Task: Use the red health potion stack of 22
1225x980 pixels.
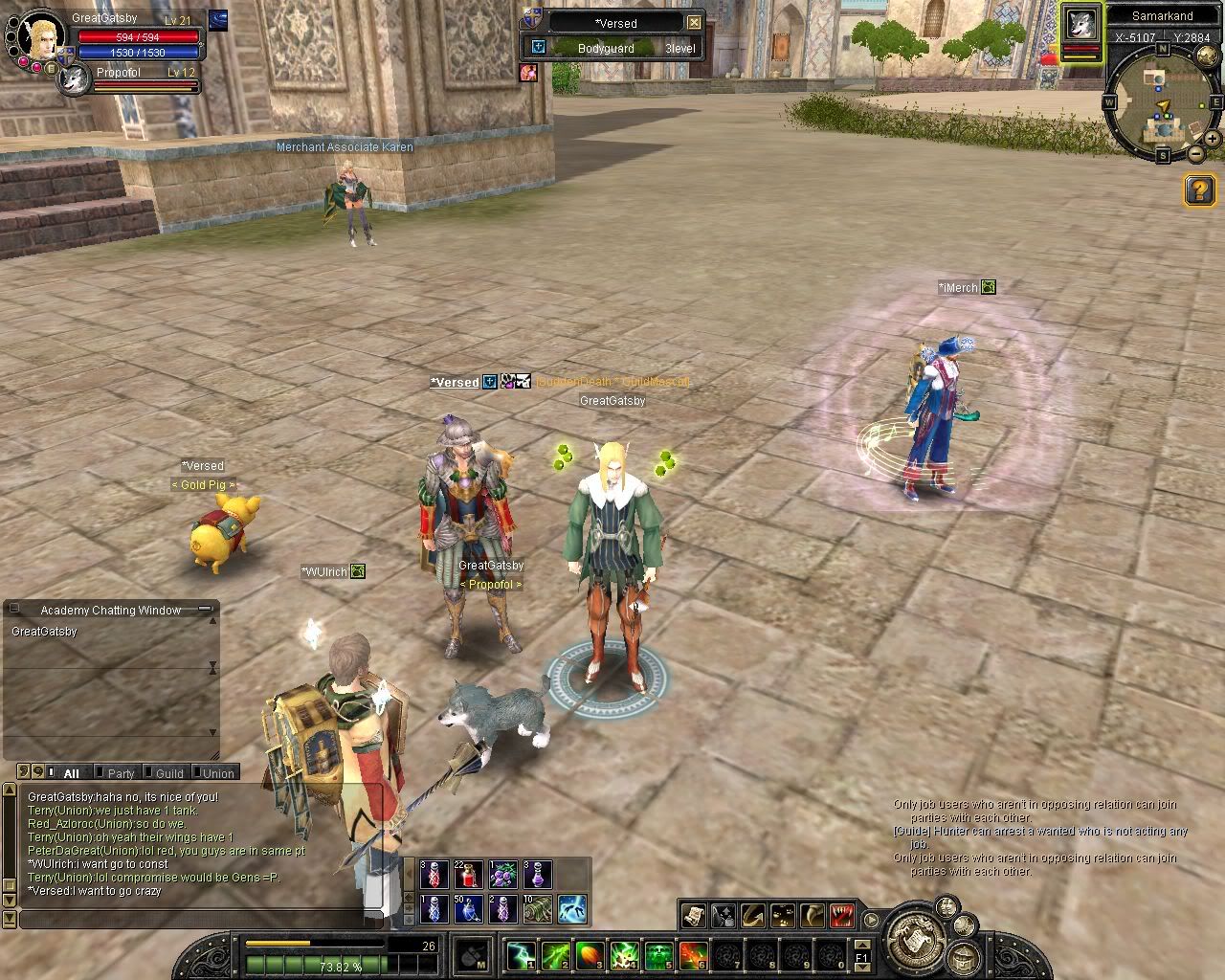Action: coord(468,875)
